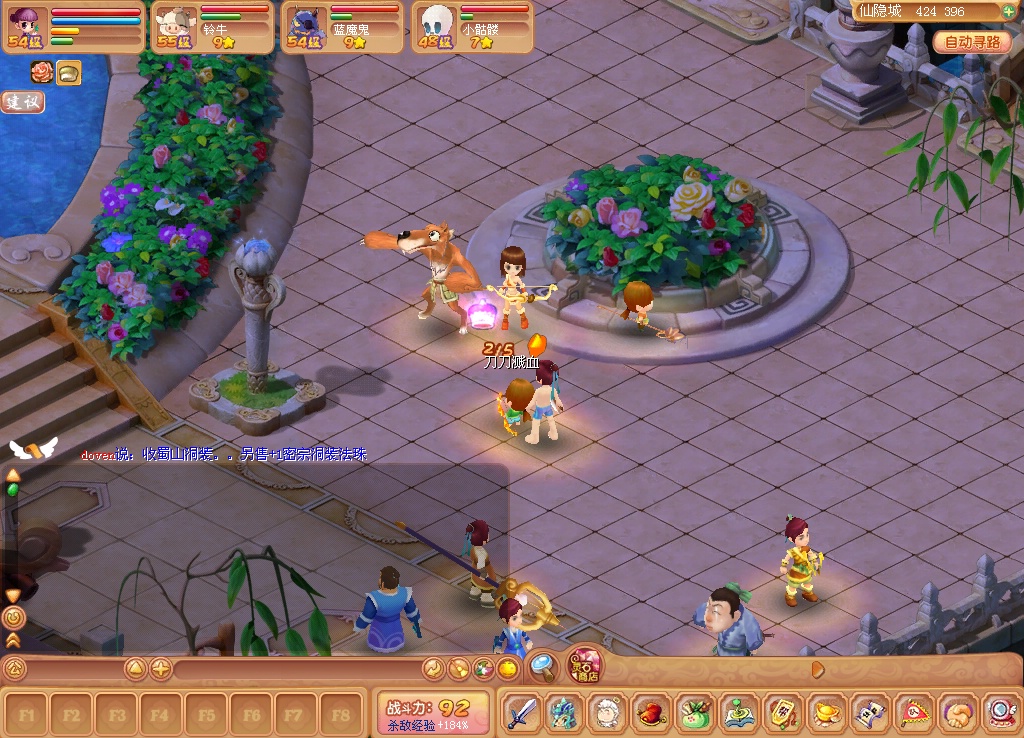
Task: Select the 铃牛 pet portrait
Action: (172, 24)
